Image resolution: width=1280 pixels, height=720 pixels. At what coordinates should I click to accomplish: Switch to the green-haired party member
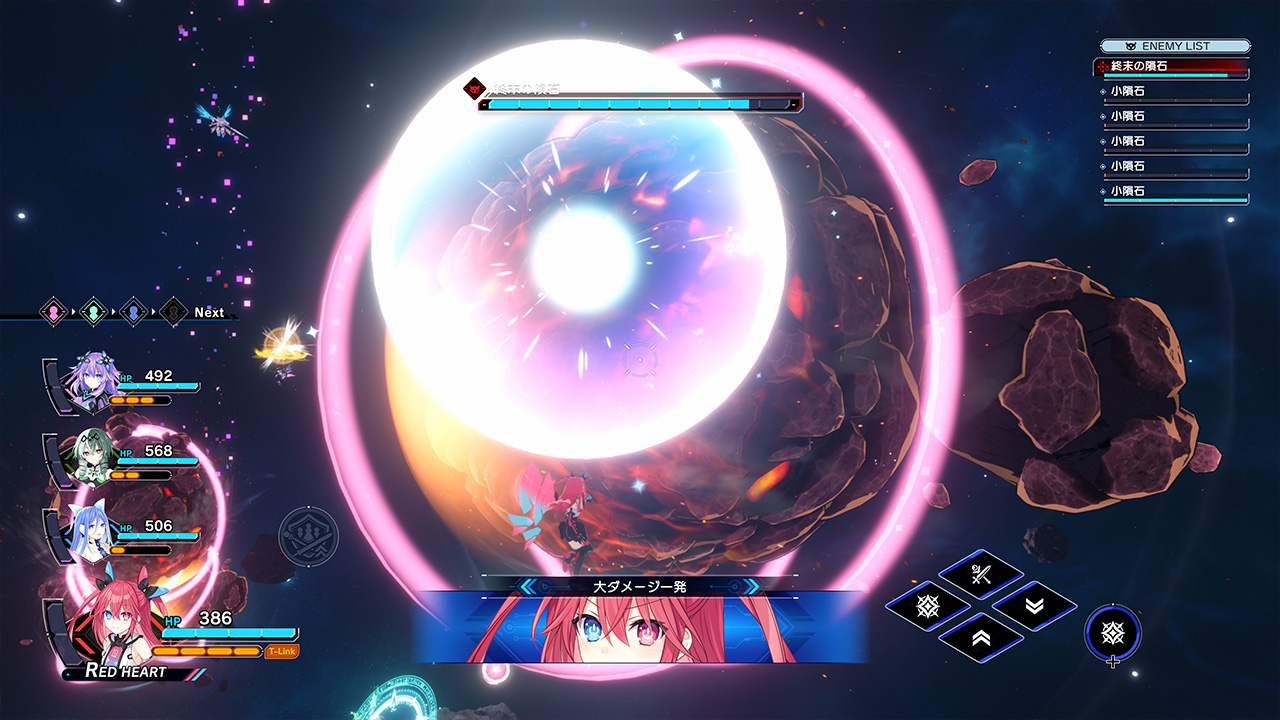[x=90, y=457]
